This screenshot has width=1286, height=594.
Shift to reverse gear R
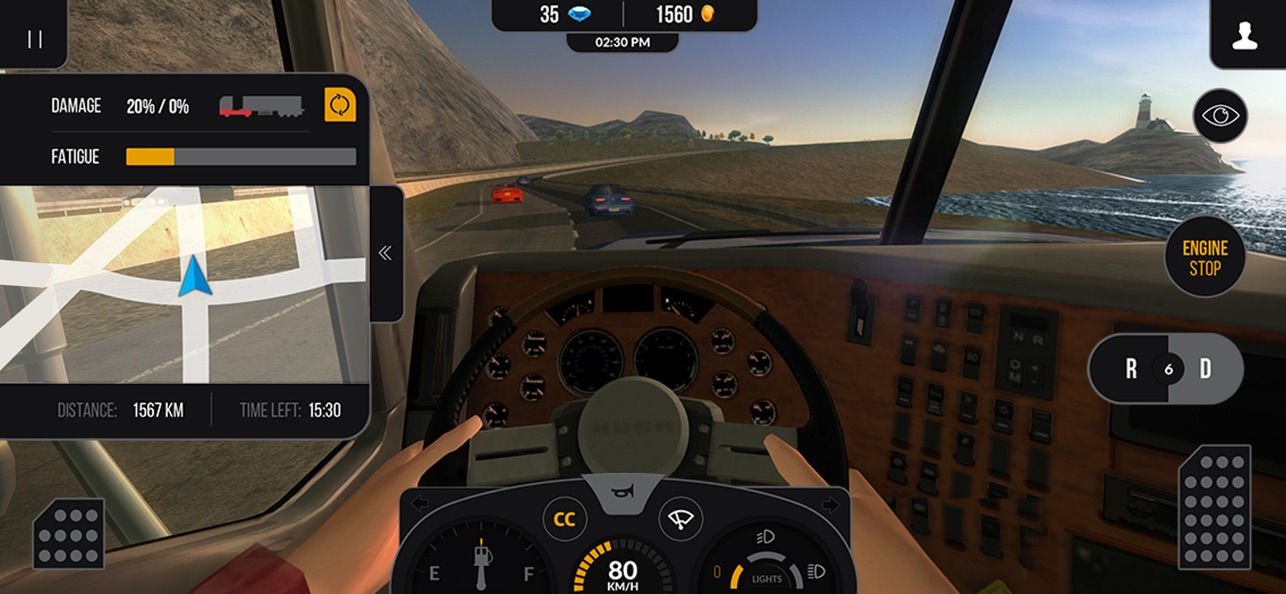tap(1131, 369)
